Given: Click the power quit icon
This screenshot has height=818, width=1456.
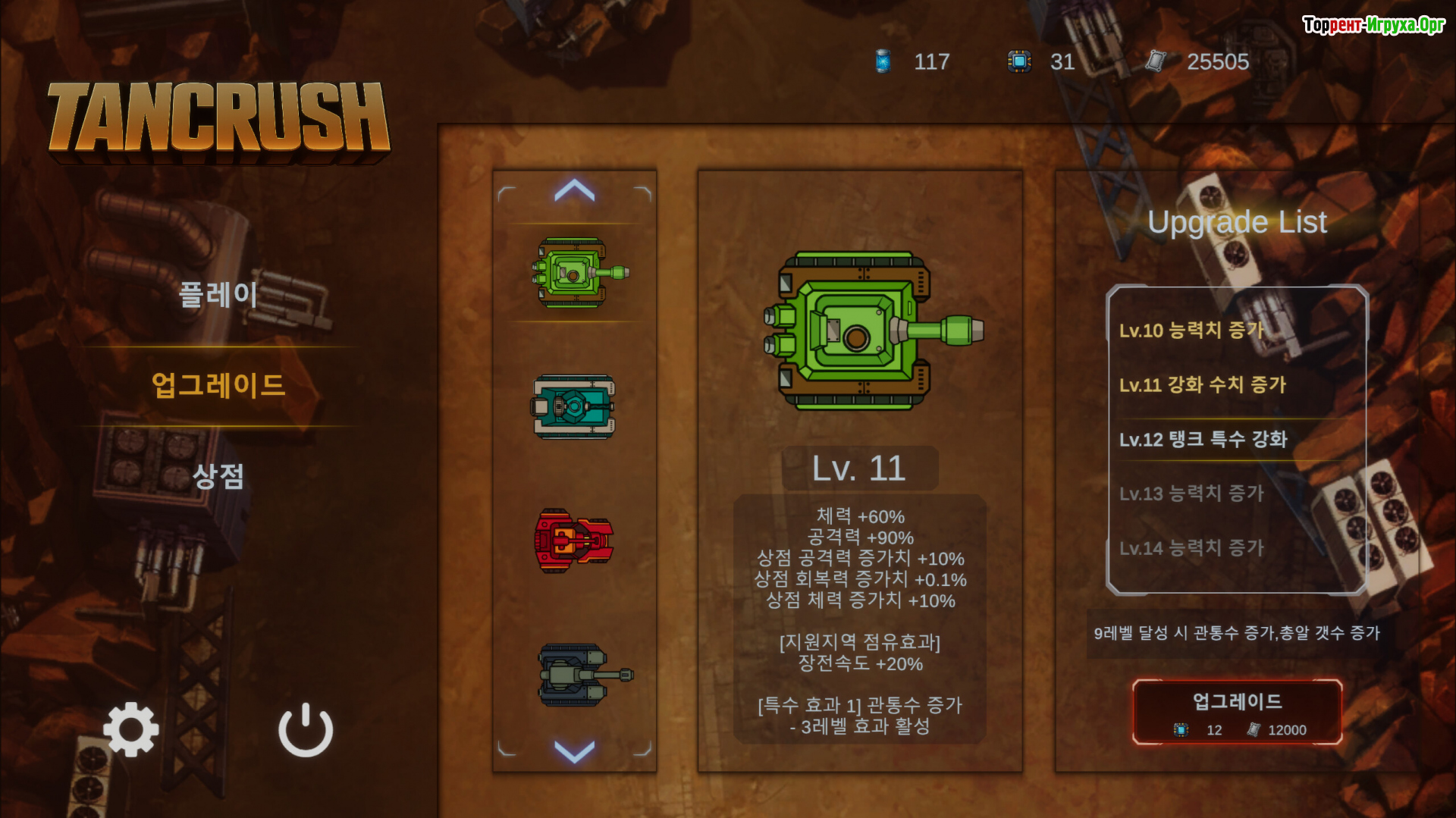Looking at the screenshot, I should pos(306,729).
